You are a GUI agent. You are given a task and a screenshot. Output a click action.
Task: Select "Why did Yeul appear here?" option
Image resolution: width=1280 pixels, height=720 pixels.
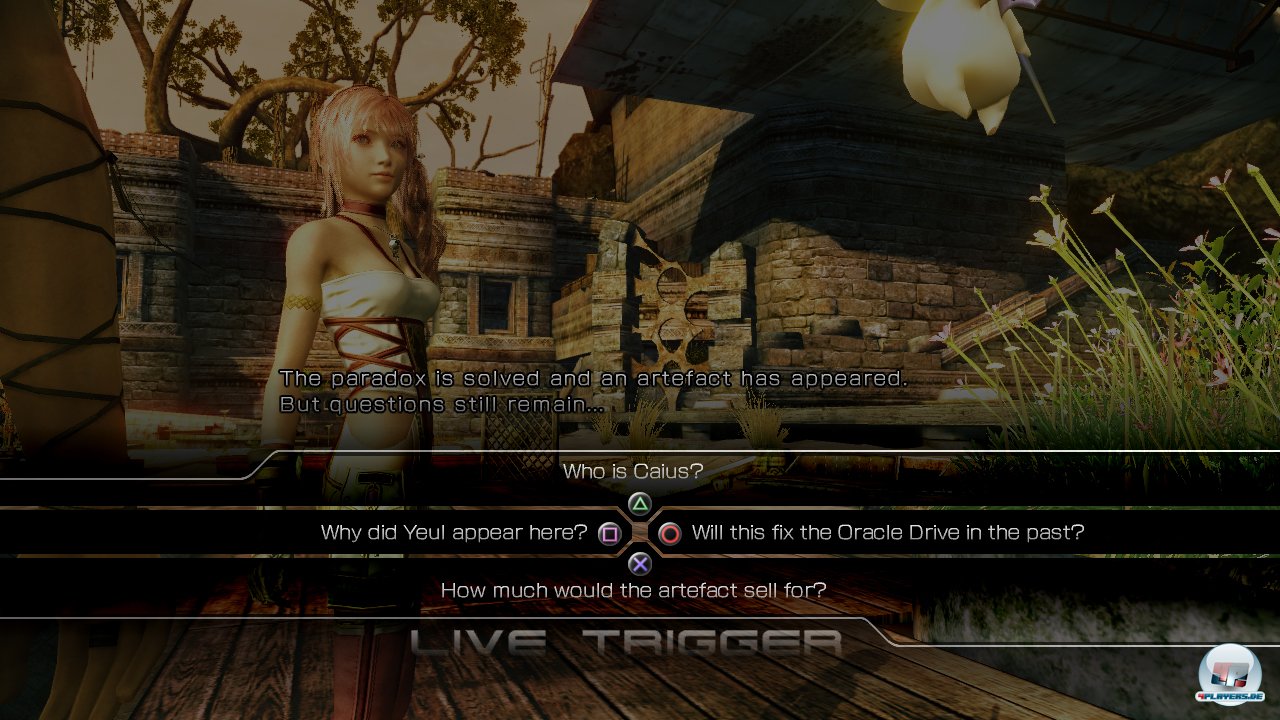(x=454, y=533)
